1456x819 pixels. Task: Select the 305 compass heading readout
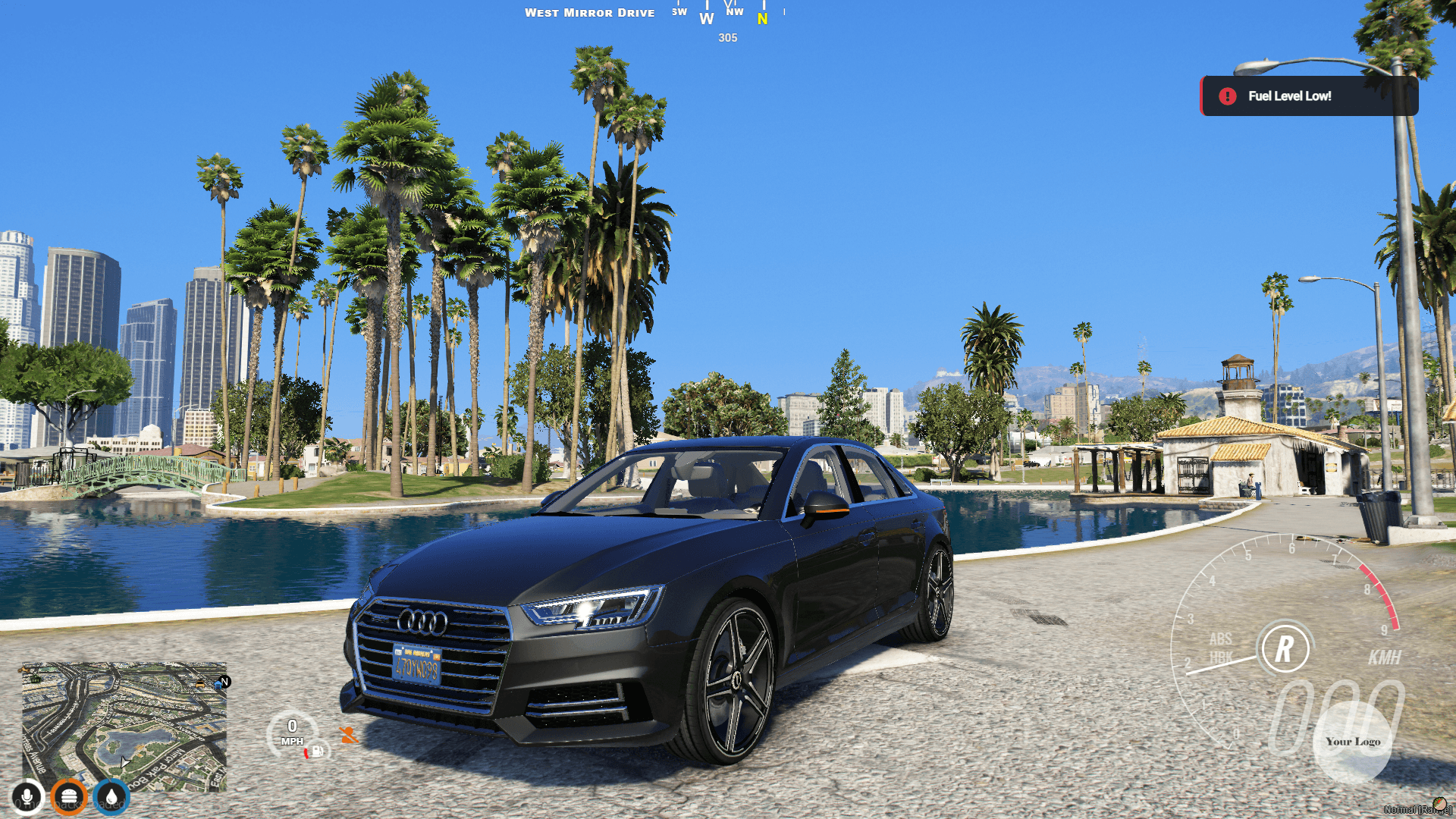click(726, 39)
